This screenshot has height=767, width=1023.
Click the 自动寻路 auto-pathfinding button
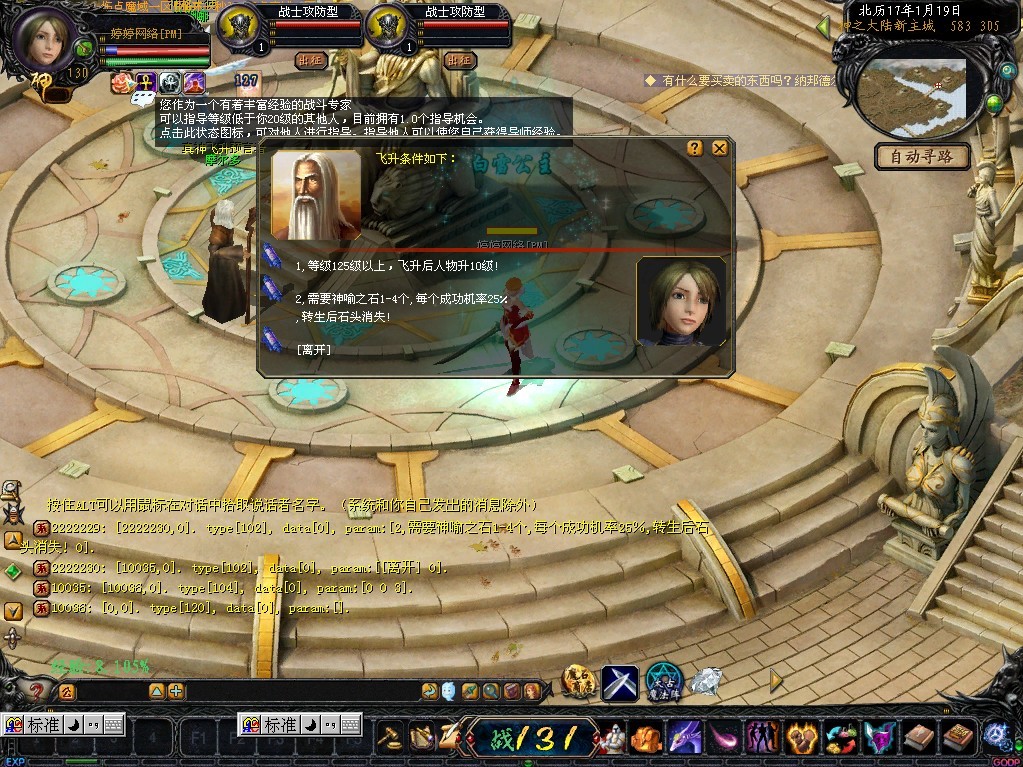coord(922,156)
